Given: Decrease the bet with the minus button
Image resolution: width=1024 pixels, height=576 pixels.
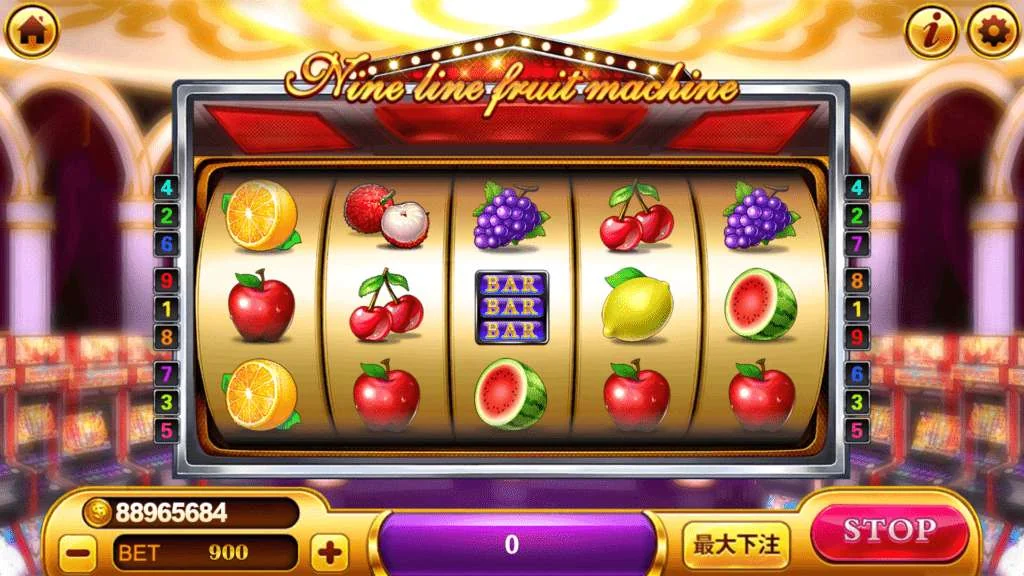Looking at the screenshot, I should 77,551.
